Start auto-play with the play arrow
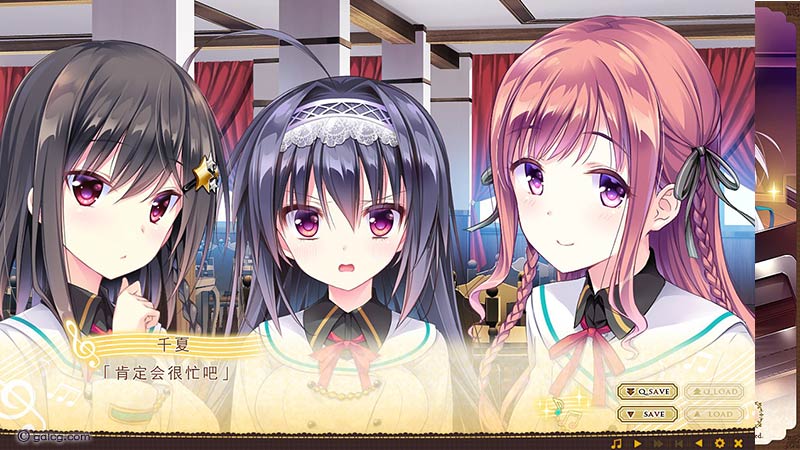The height and width of the screenshot is (450, 800). [637, 442]
